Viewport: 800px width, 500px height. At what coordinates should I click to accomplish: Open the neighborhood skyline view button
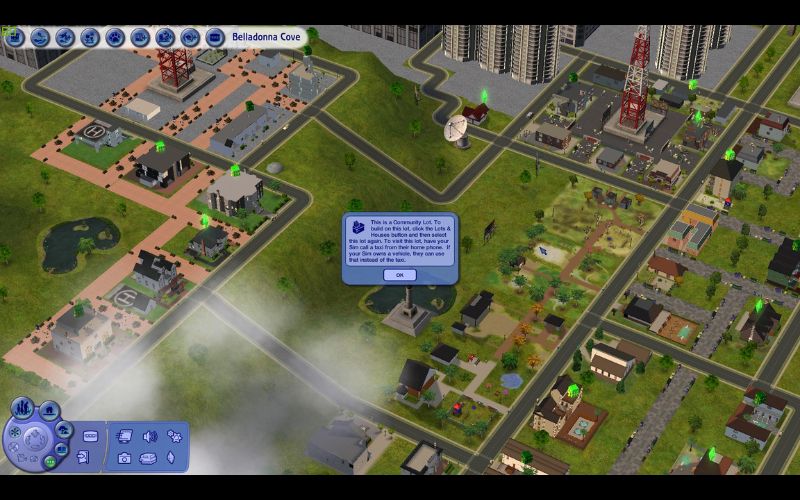pos(22,409)
